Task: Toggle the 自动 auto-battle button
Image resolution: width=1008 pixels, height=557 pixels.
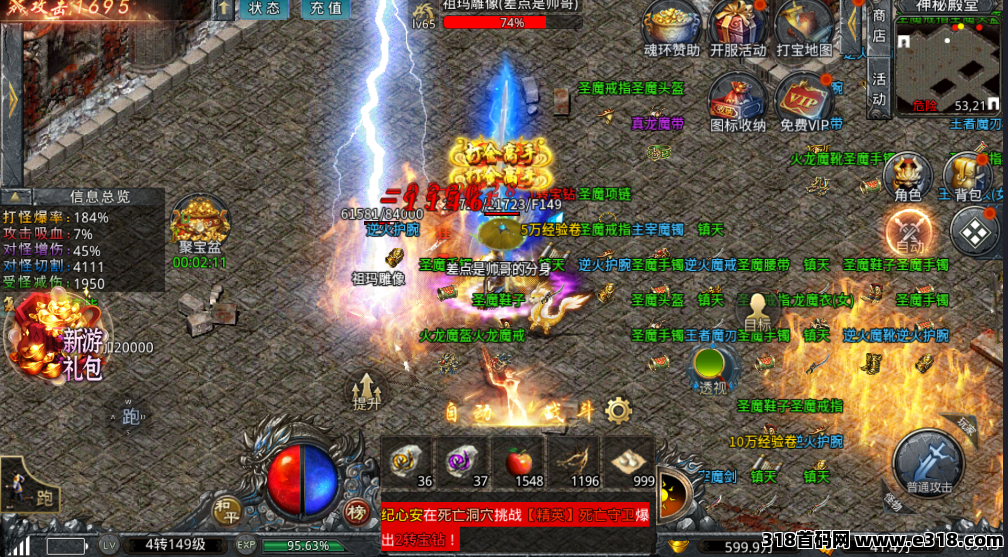Action: point(909,232)
